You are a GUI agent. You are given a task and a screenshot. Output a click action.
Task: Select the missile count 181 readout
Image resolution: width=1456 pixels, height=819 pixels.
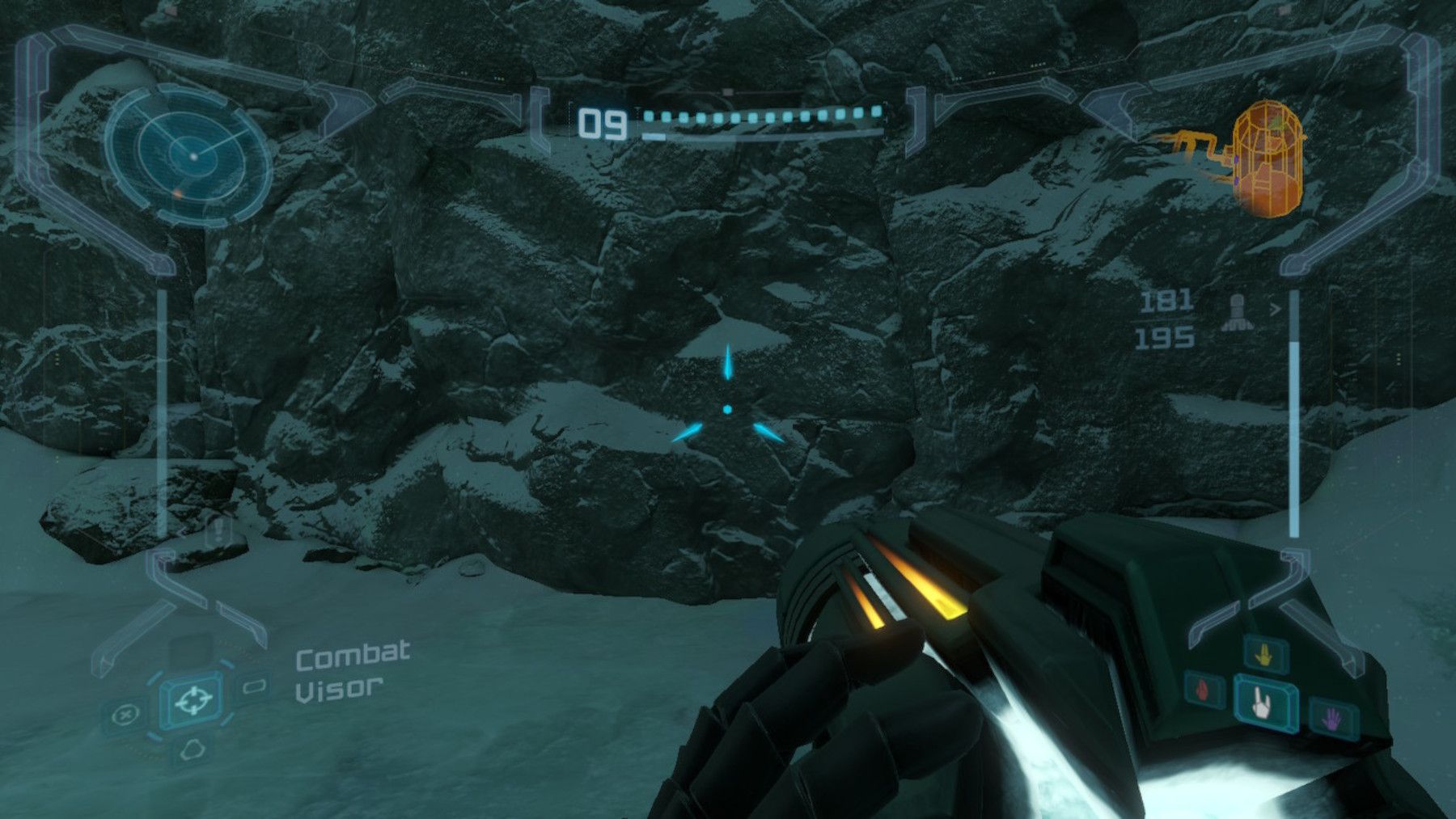click(1165, 301)
